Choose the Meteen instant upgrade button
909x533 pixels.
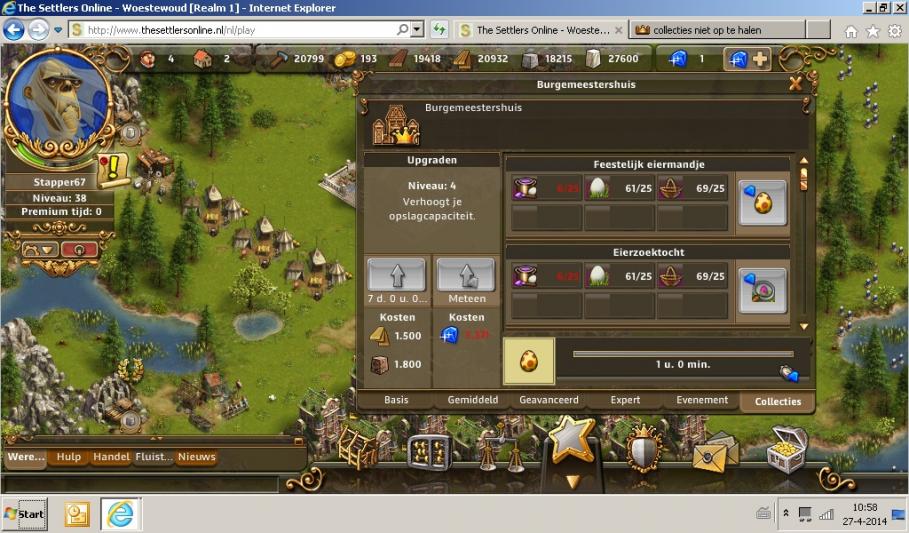click(x=466, y=273)
